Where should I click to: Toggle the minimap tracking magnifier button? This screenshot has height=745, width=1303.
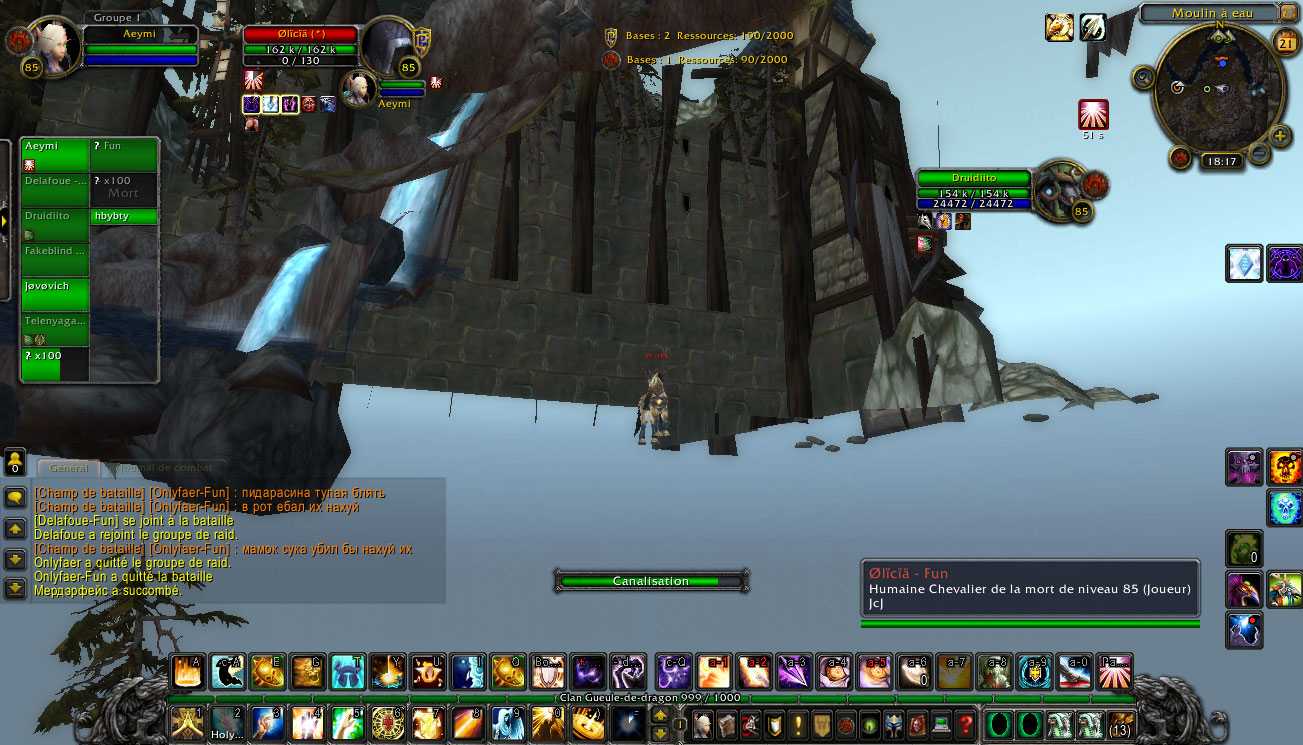pyautogui.click(x=1143, y=76)
